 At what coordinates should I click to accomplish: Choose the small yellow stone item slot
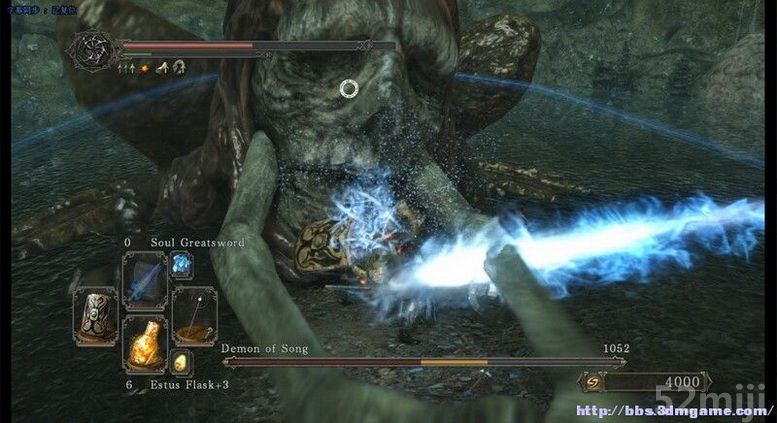181,363
